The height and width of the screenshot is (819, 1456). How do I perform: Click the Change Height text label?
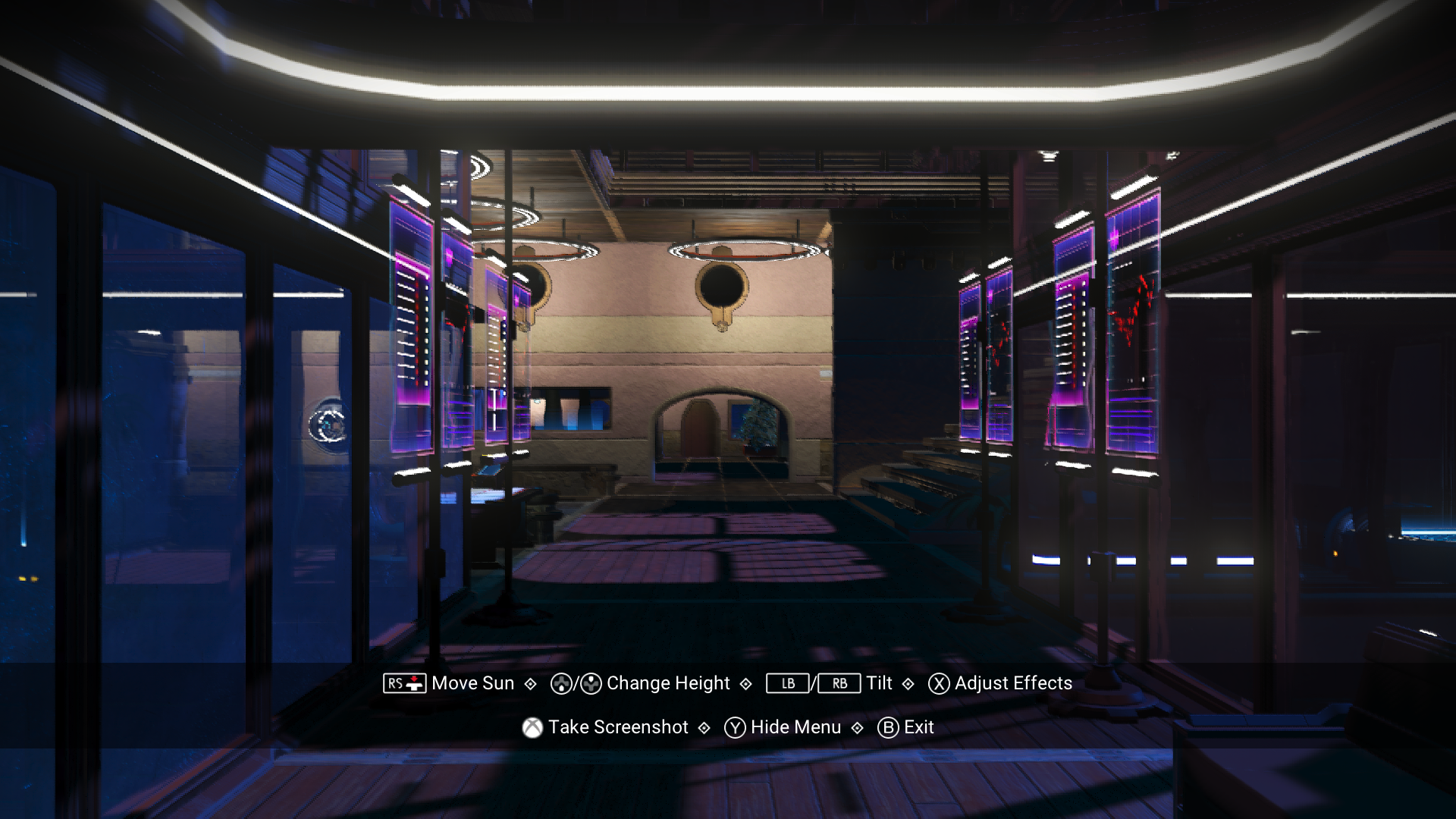pos(667,683)
